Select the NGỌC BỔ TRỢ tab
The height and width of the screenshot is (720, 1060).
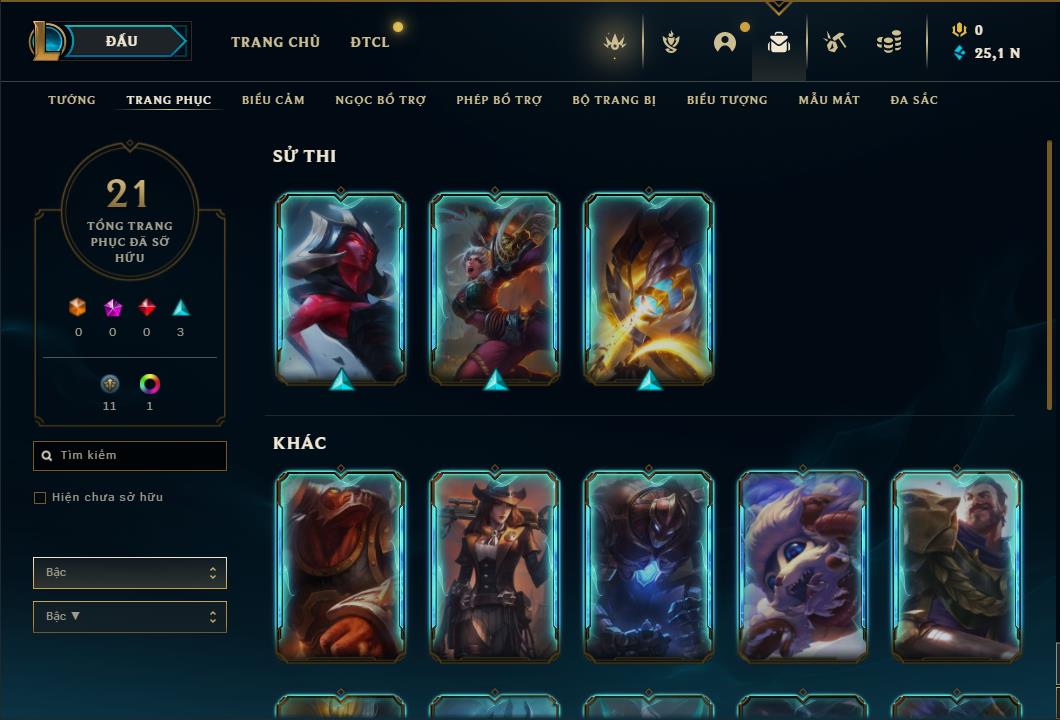tap(380, 100)
